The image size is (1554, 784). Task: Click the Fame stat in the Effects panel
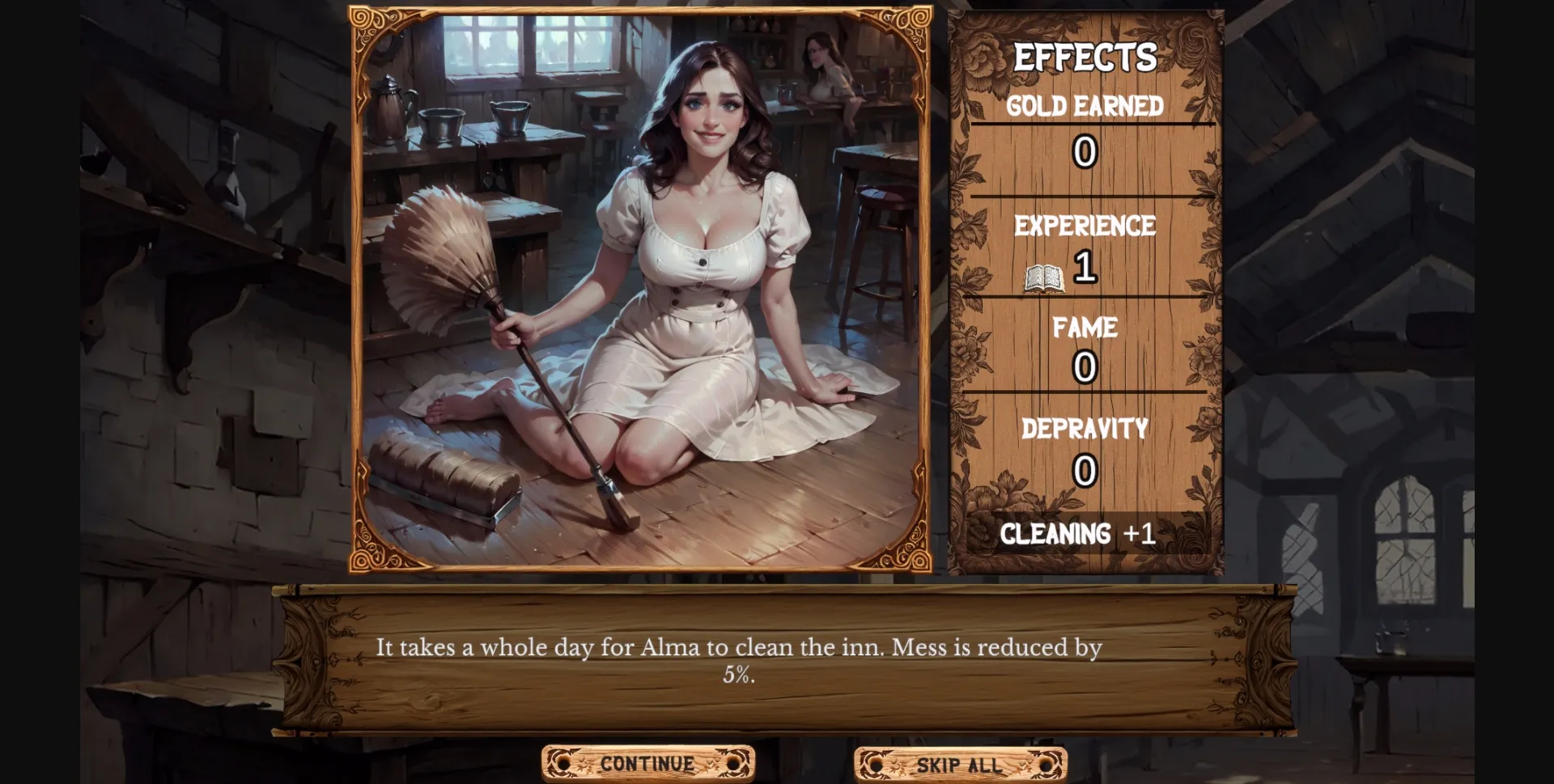pyautogui.click(x=1084, y=327)
